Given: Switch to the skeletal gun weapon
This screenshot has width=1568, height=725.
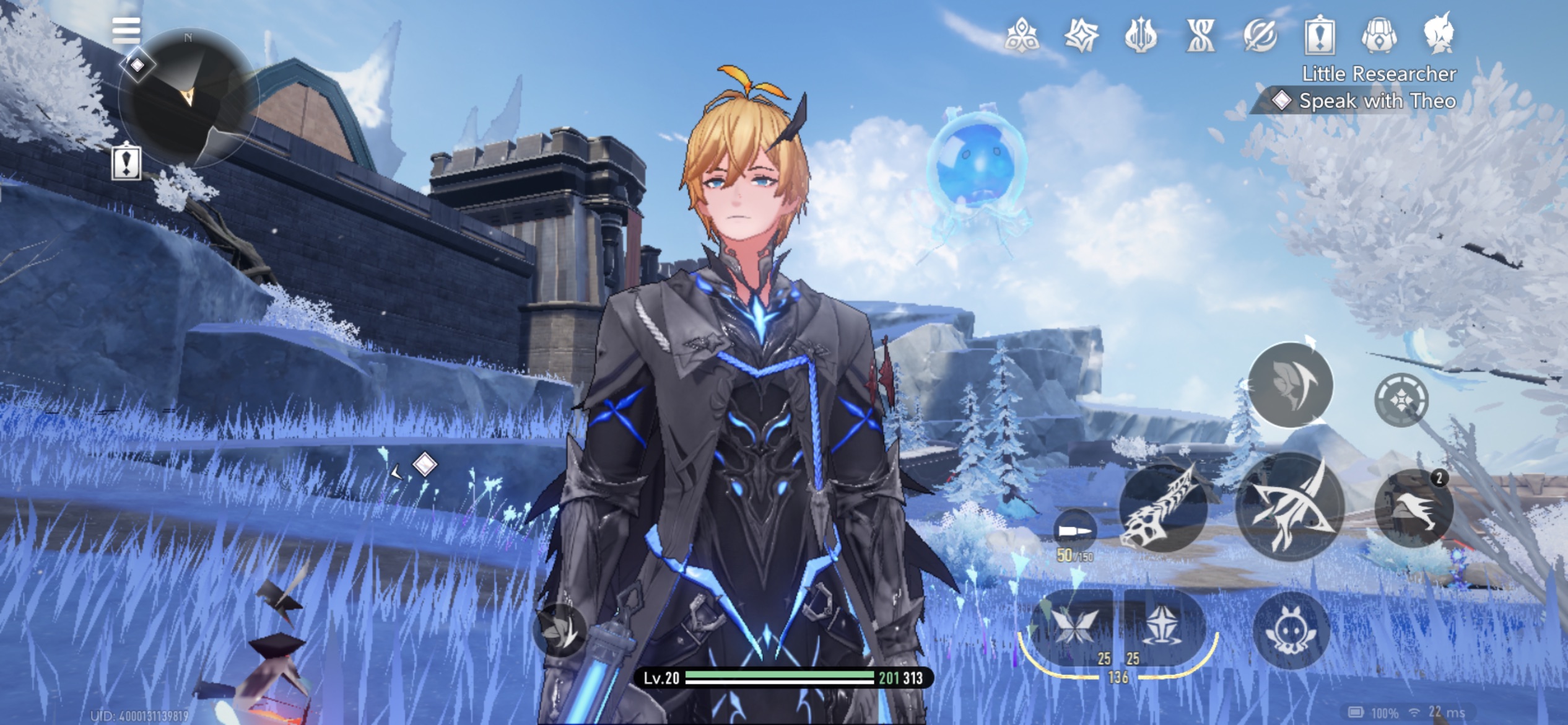Looking at the screenshot, I should [1162, 509].
